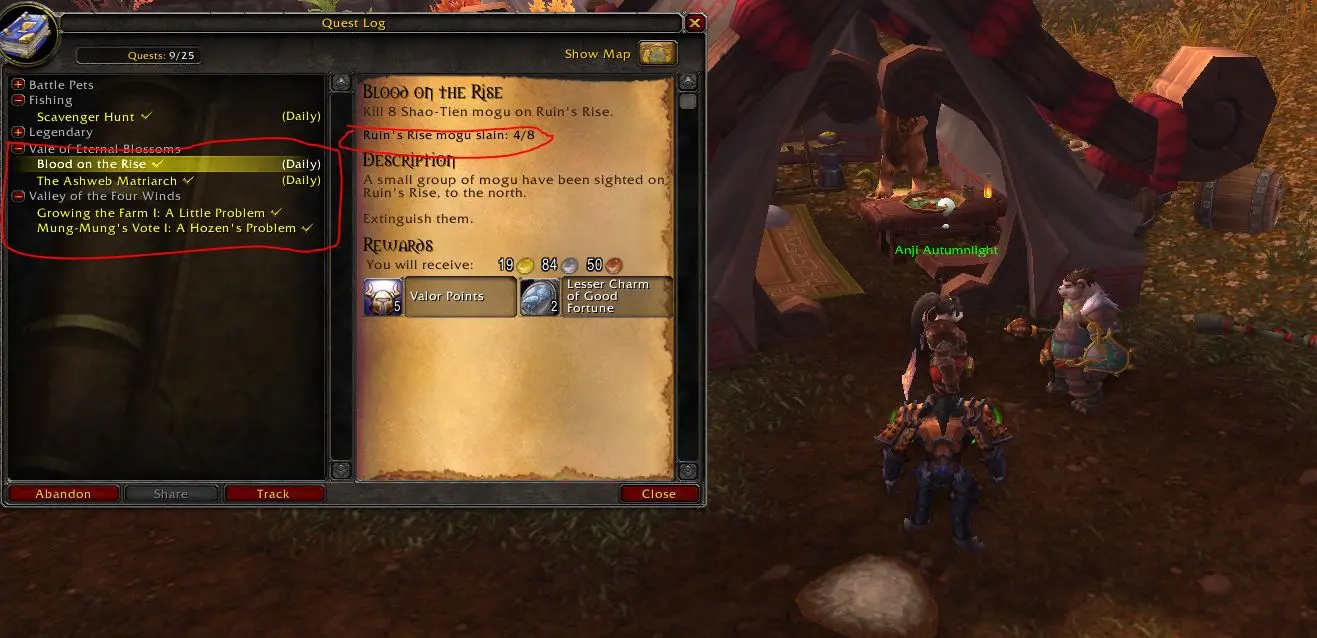Click the Lesser Charm of Good Fortune reward
Viewport: 1317px width, 638px height.
pos(595,297)
